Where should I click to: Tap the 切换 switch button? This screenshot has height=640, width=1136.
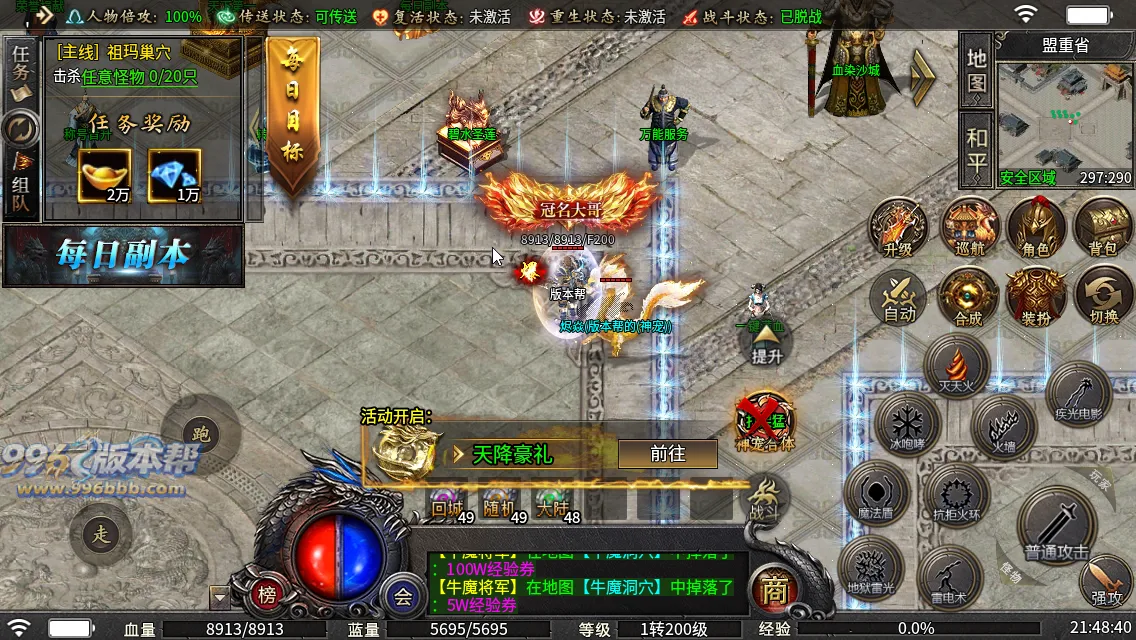point(1103,298)
